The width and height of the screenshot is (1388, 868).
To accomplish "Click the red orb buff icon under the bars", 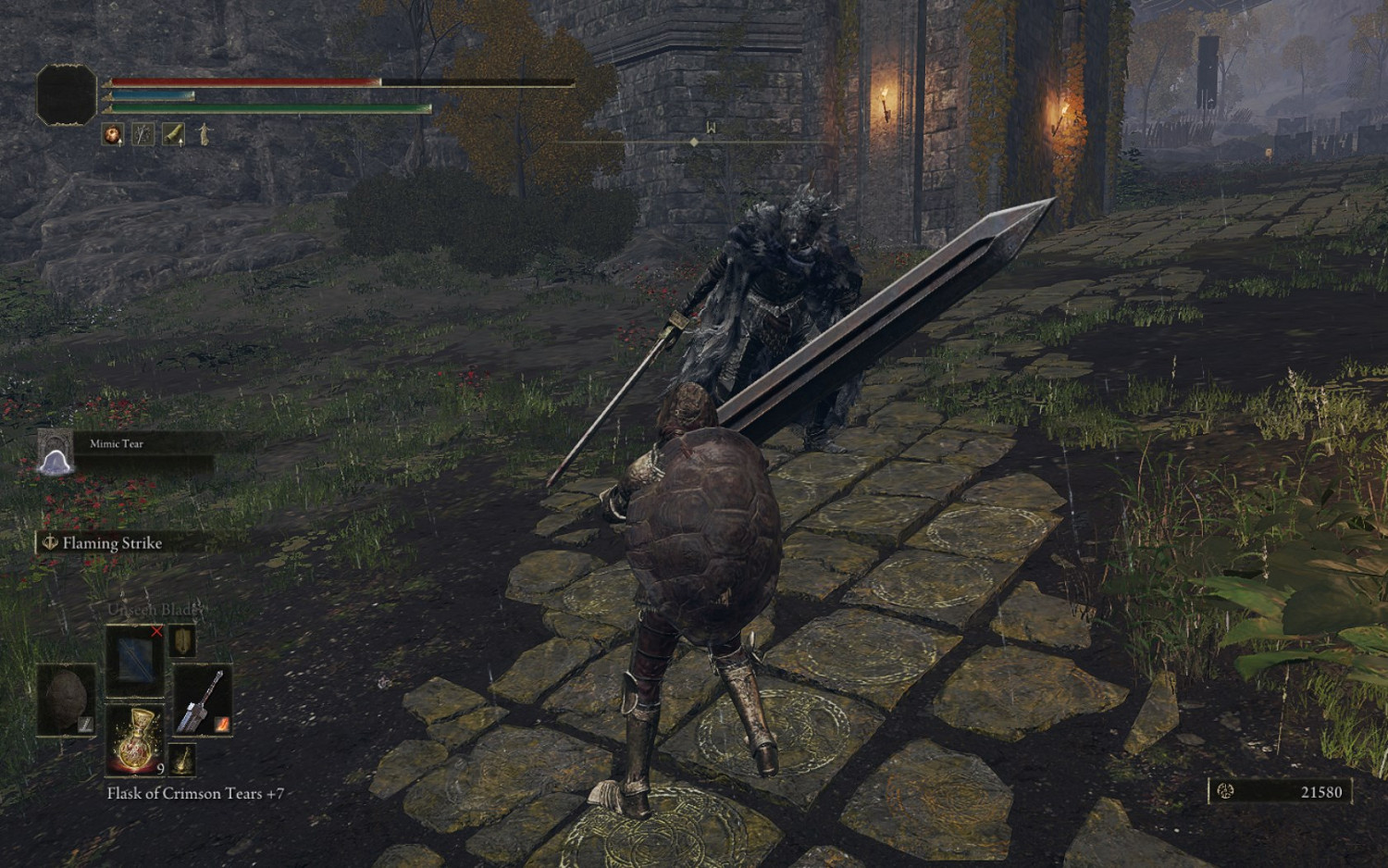I will tap(112, 134).
